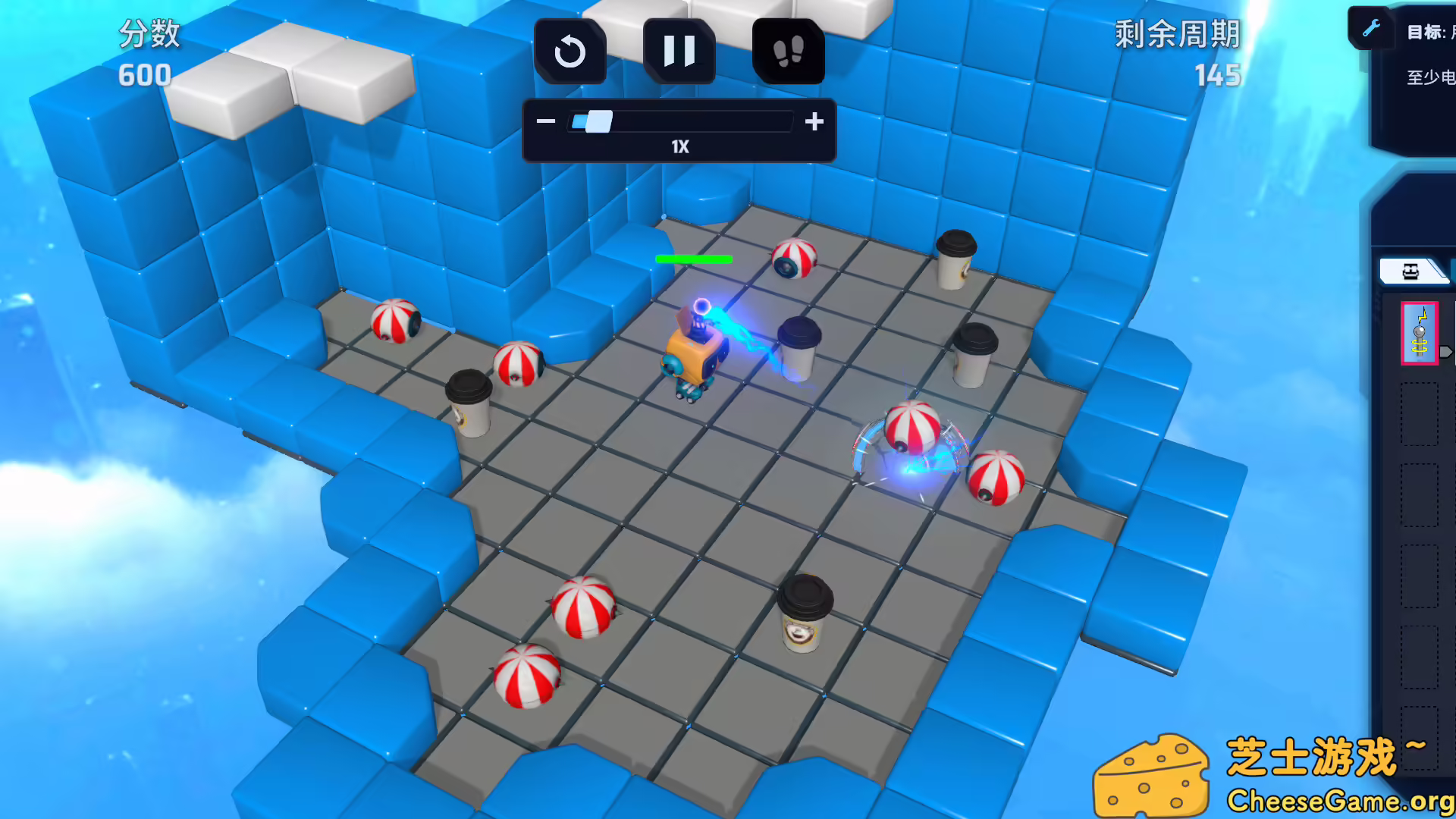This screenshot has height=819, width=1456.
Task: Toggle step-by-step mode with footprints button
Action: point(789,51)
